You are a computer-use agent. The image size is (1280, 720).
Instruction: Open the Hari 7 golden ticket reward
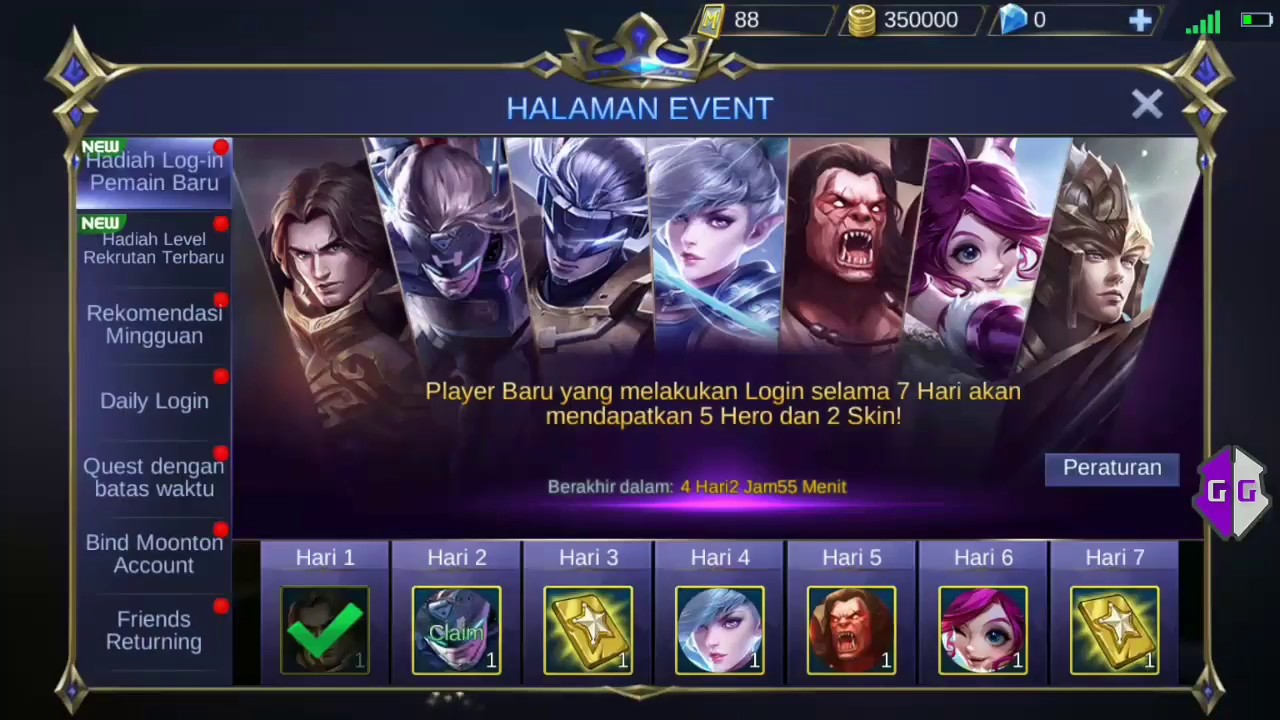tap(1114, 630)
